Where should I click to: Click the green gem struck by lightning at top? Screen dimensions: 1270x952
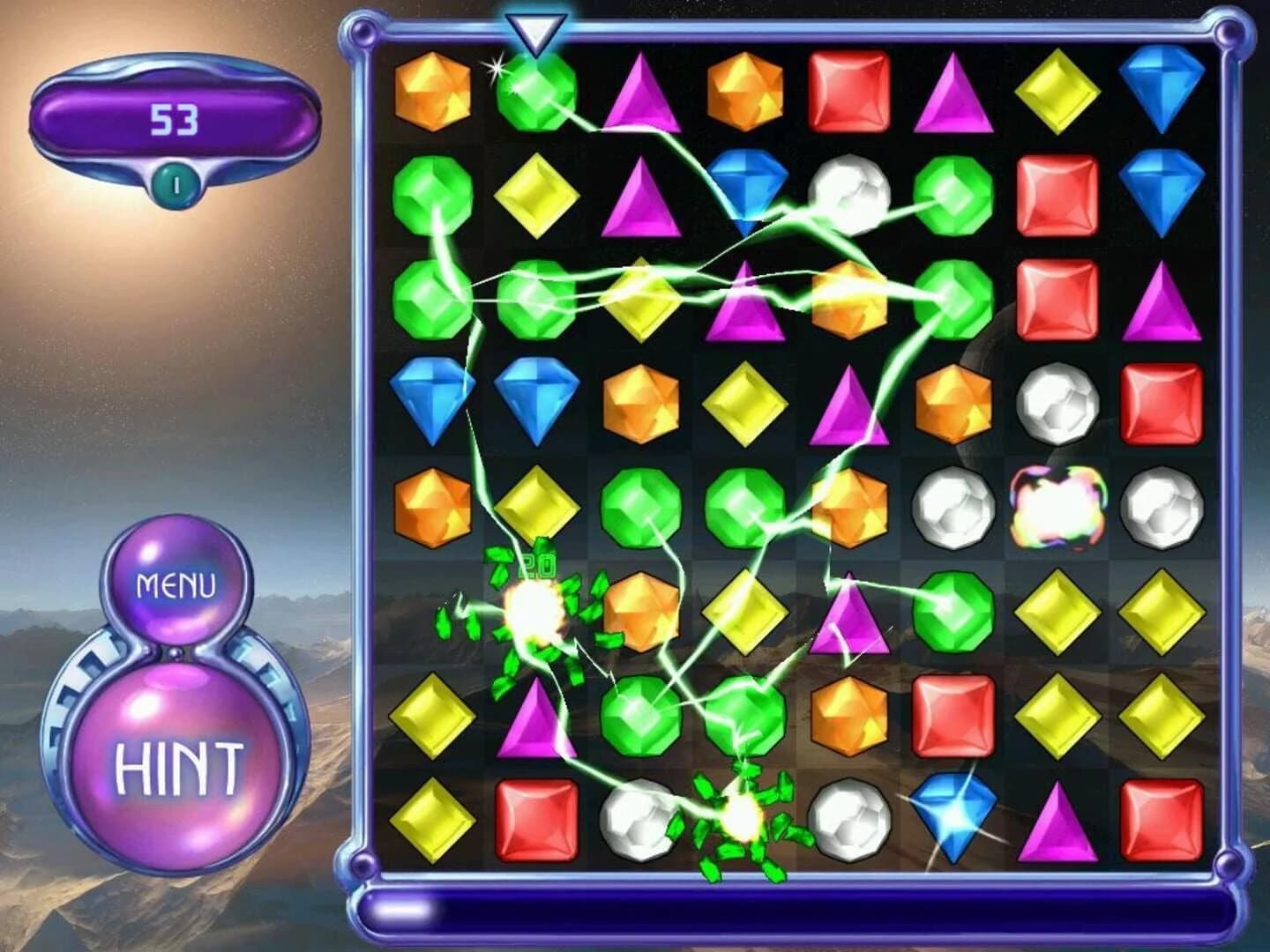tap(538, 97)
